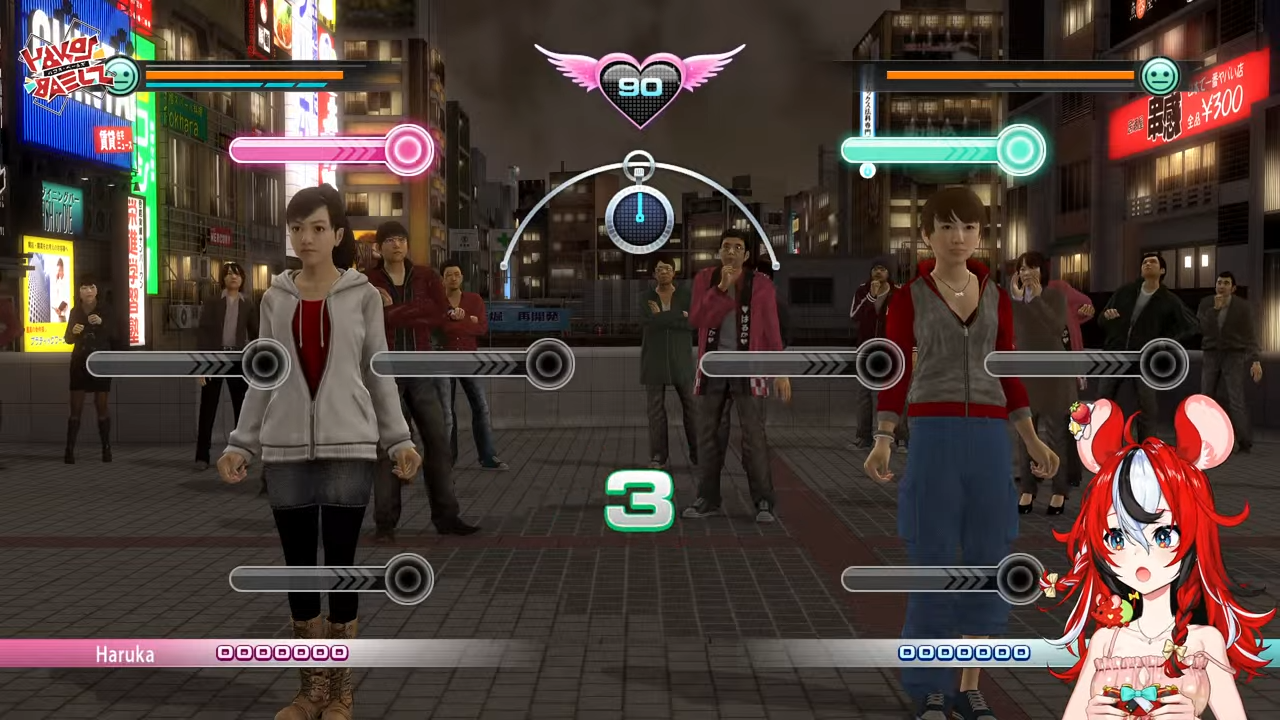Screen dimensions: 1280x720
Task: Hit the glowing pink rhythm note target
Action: pyautogui.click(x=408, y=150)
